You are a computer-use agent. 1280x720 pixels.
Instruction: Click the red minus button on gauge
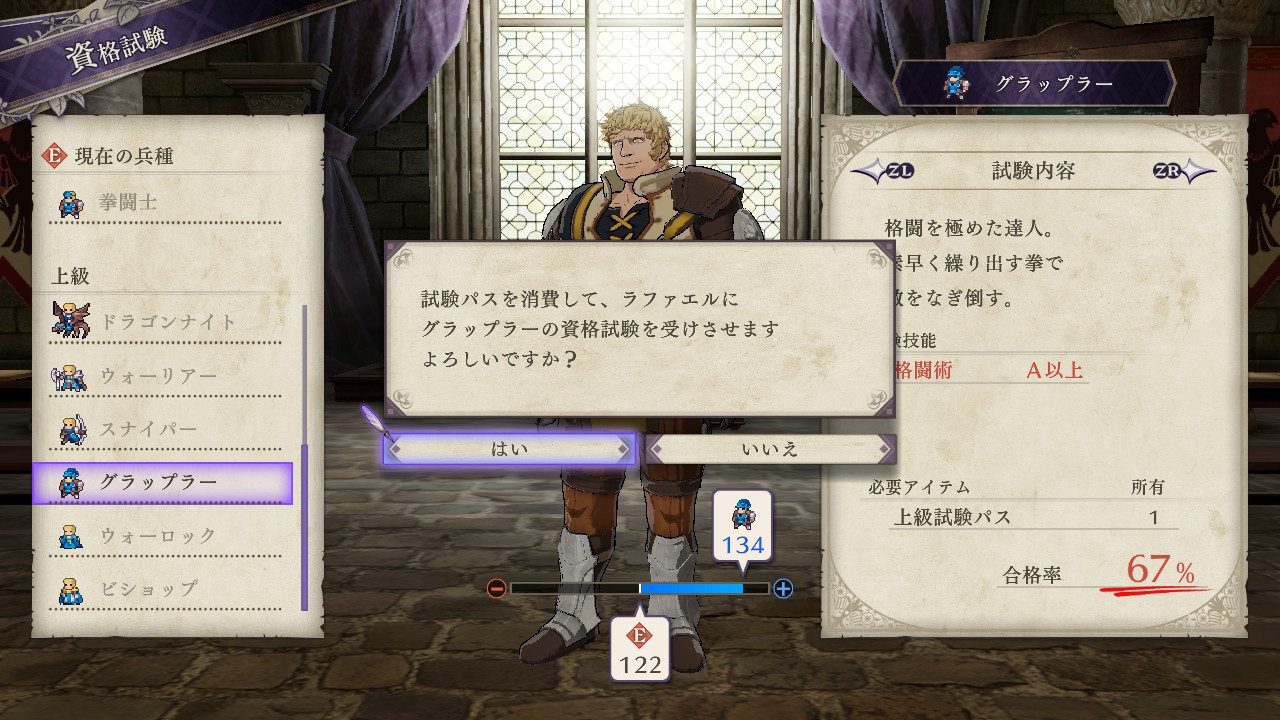tap(496, 588)
